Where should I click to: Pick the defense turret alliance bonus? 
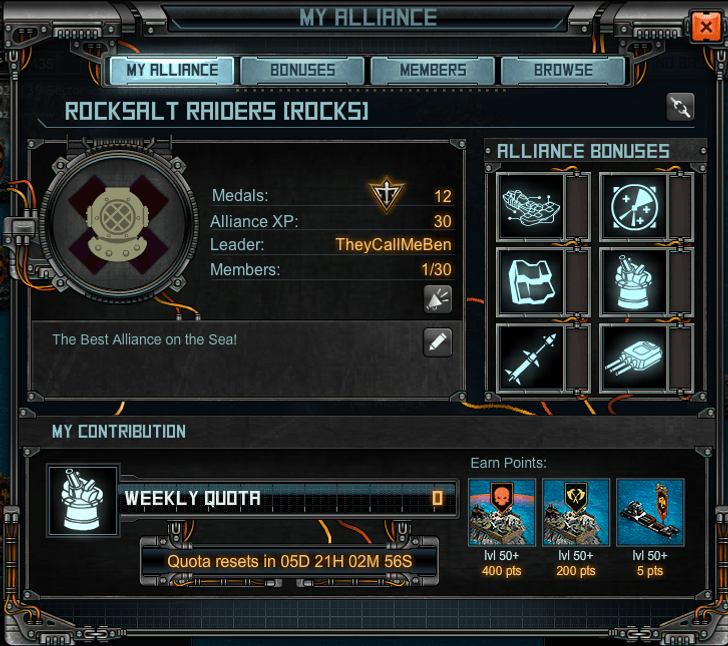pyautogui.click(x=634, y=281)
